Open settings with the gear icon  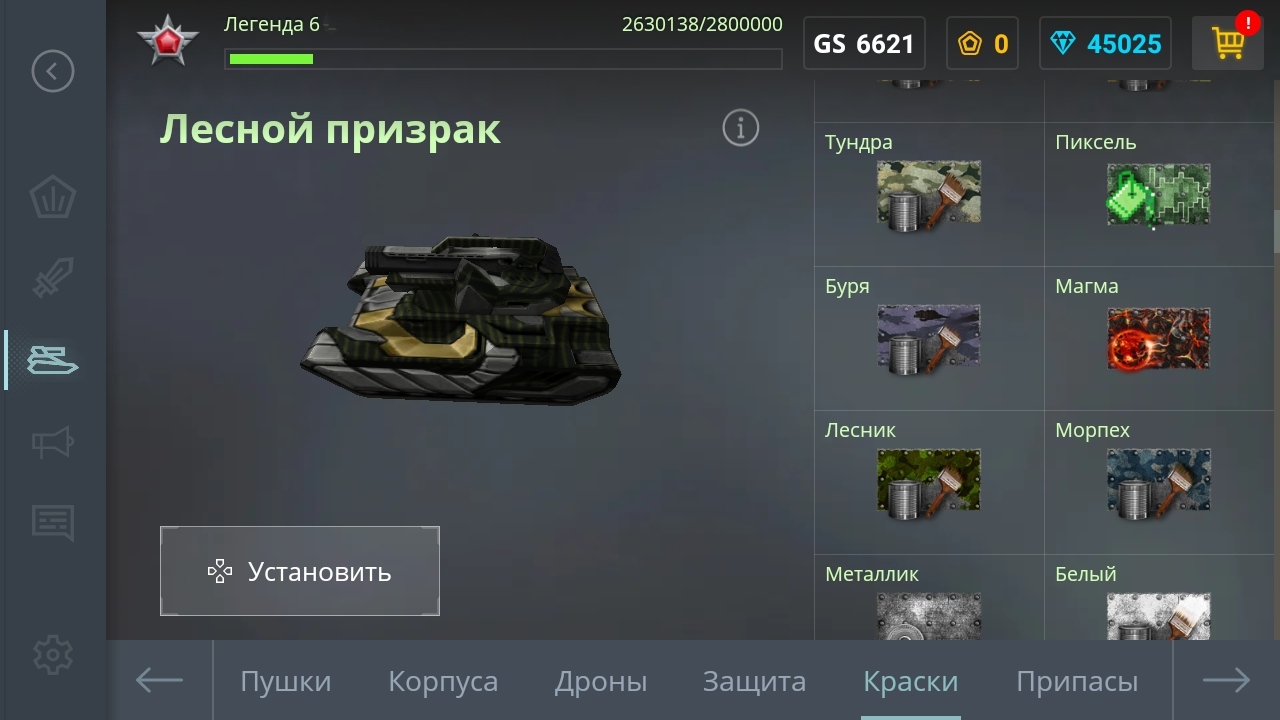point(53,655)
